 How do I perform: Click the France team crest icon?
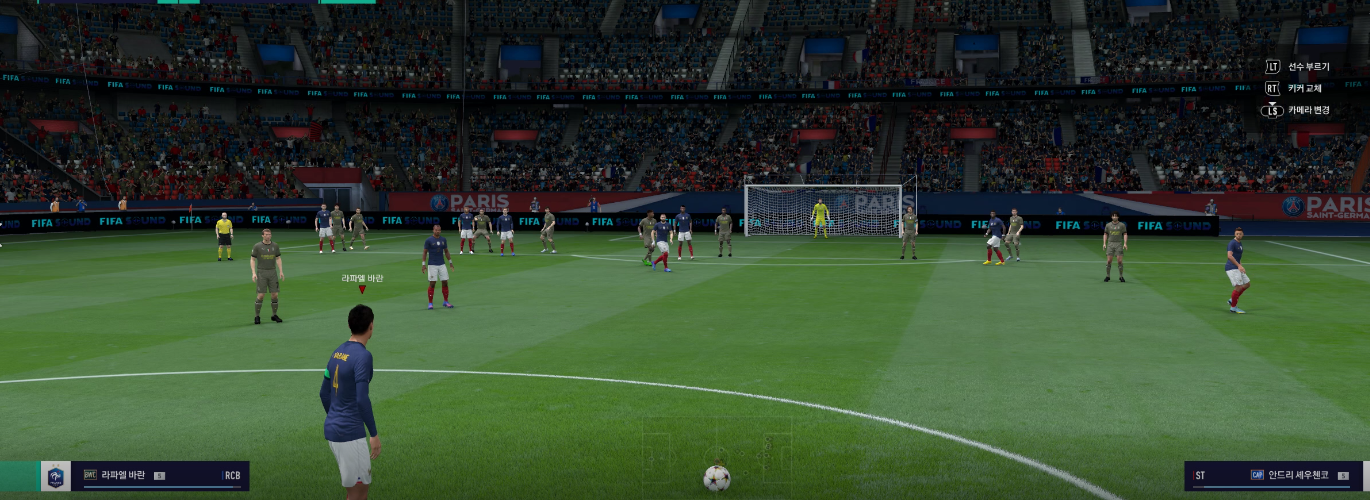(x=56, y=476)
